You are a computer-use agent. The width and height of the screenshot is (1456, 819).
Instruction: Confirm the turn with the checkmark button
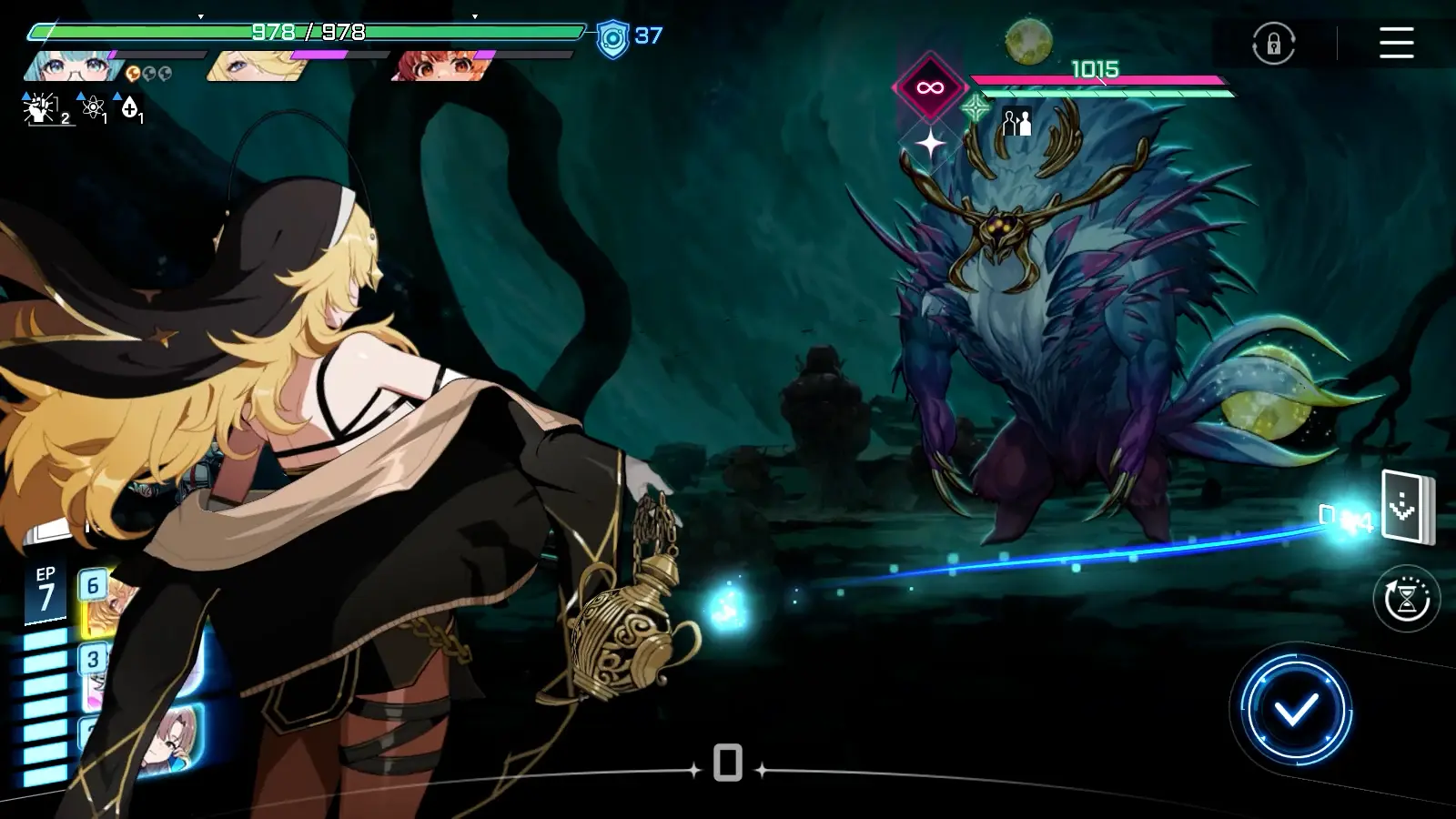[1296, 709]
